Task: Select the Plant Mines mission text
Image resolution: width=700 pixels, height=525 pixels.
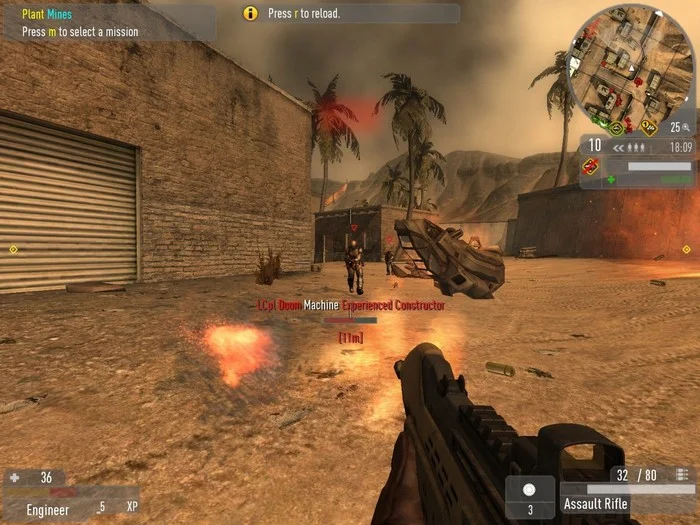Action: point(47,14)
